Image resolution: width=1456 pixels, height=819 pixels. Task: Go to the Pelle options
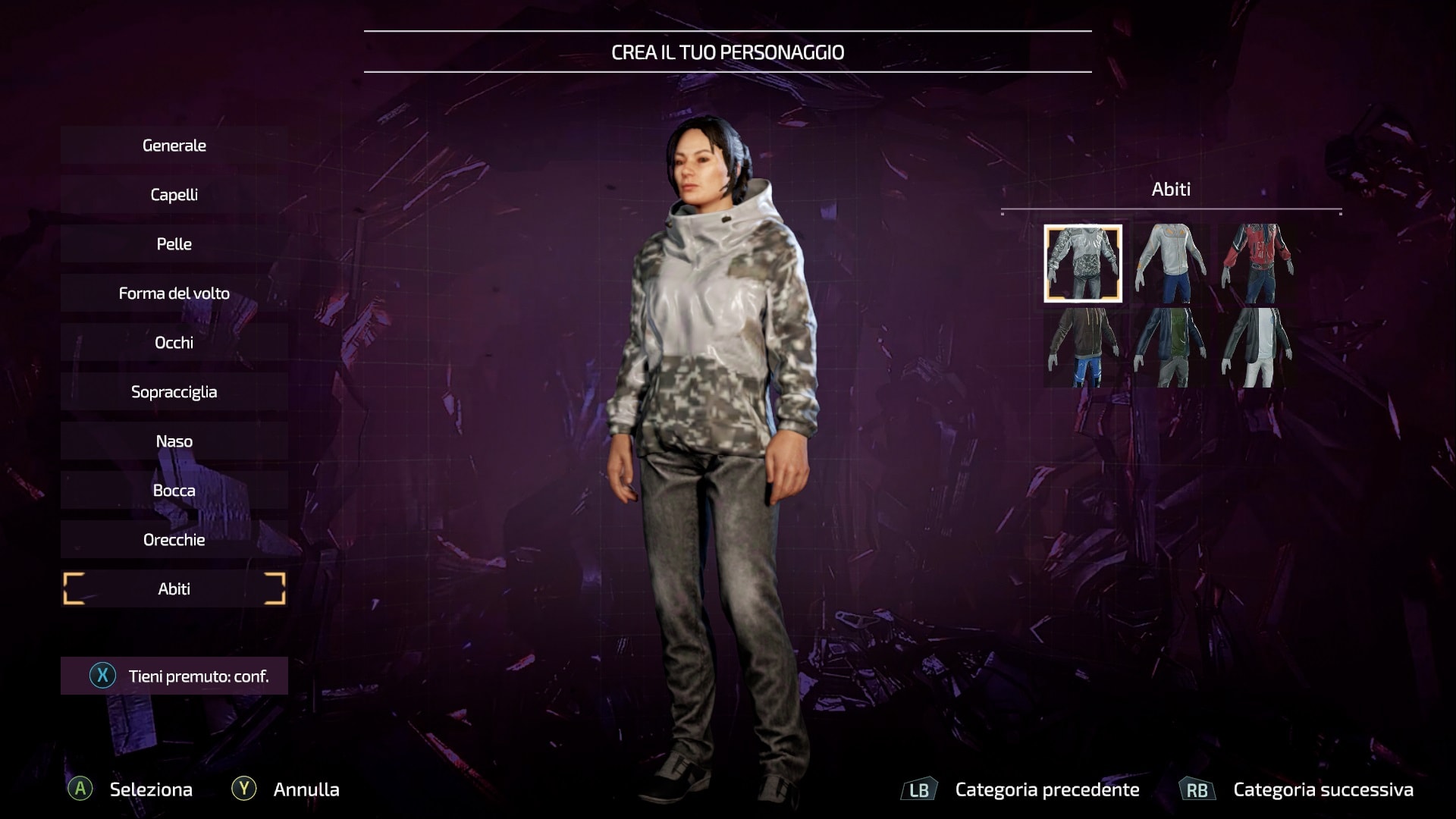pyautogui.click(x=174, y=244)
